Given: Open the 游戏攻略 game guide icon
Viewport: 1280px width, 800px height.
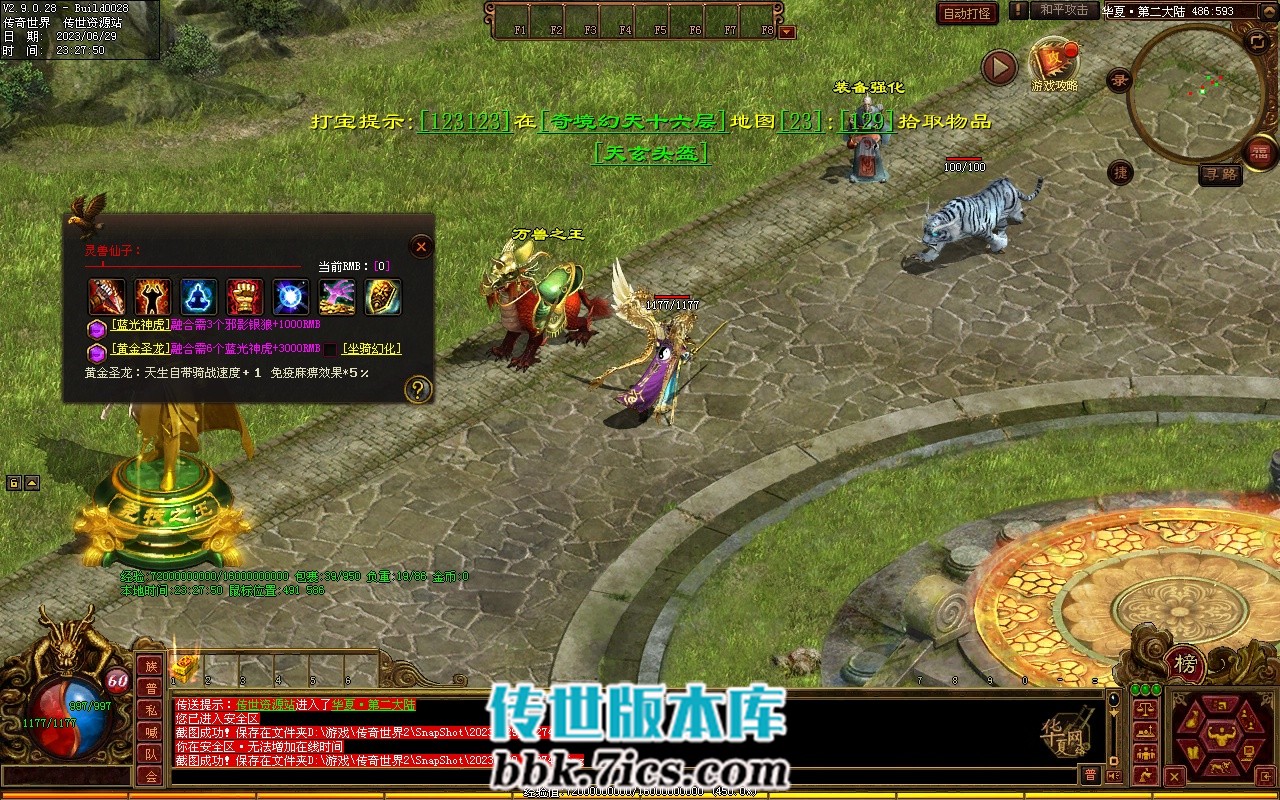Looking at the screenshot, I should 1054,62.
